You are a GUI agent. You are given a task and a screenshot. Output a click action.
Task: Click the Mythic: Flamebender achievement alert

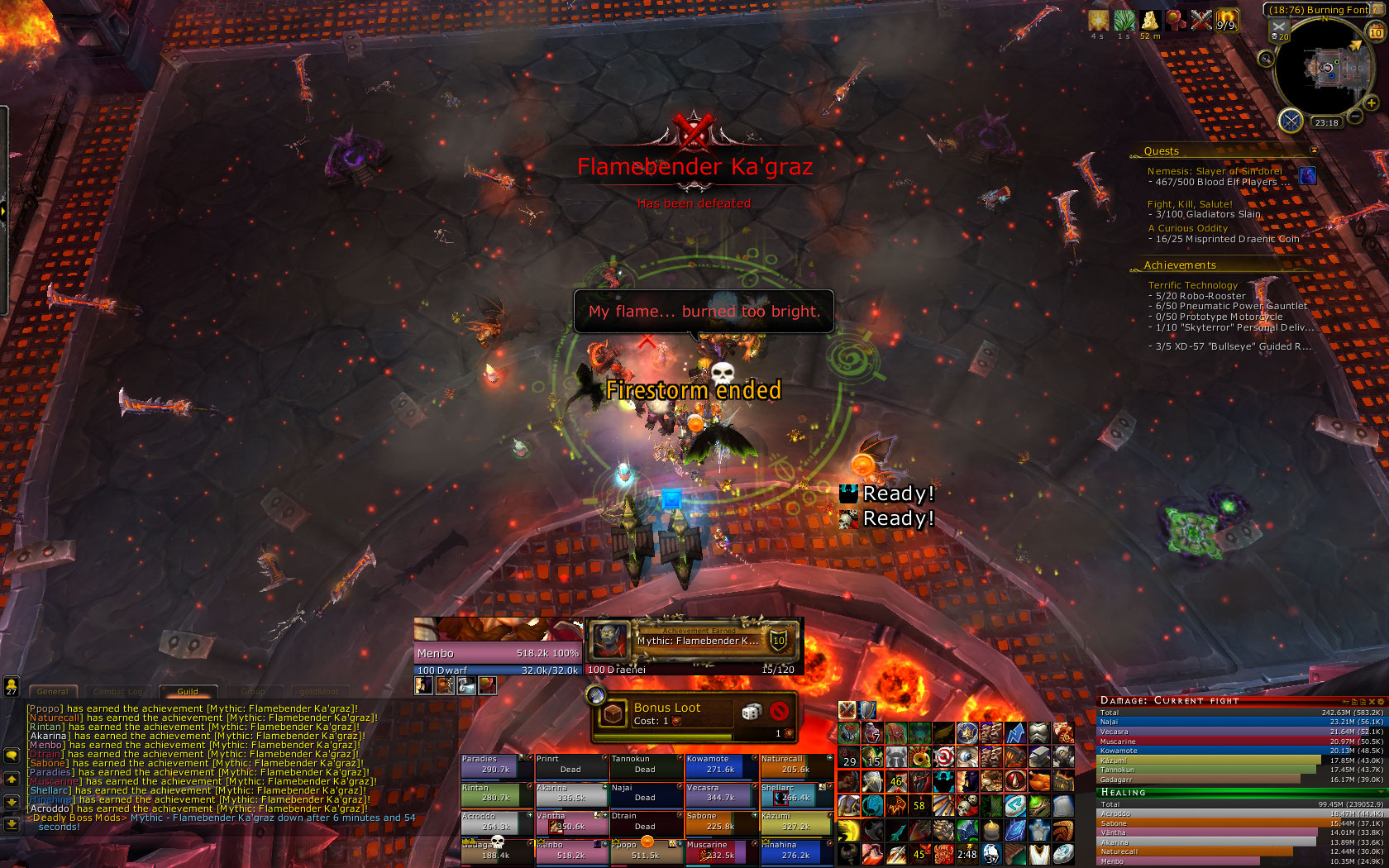(x=694, y=640)
